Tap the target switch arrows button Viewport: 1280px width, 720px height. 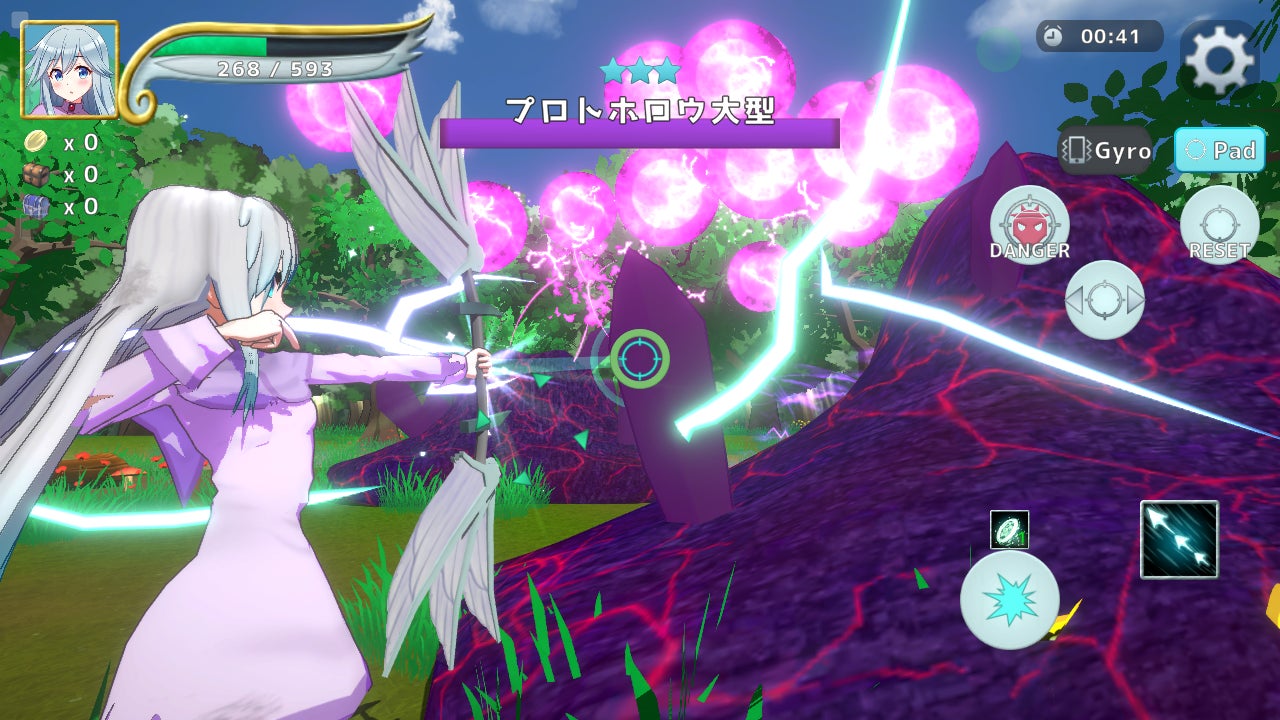tap(1104, 299)
